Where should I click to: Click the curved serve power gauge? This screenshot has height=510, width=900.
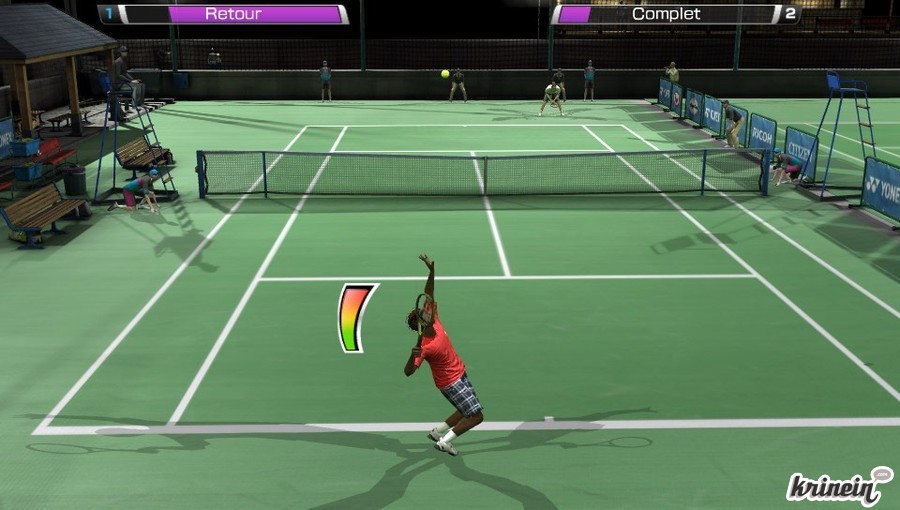pyautogui.click(x=355, y=318)
